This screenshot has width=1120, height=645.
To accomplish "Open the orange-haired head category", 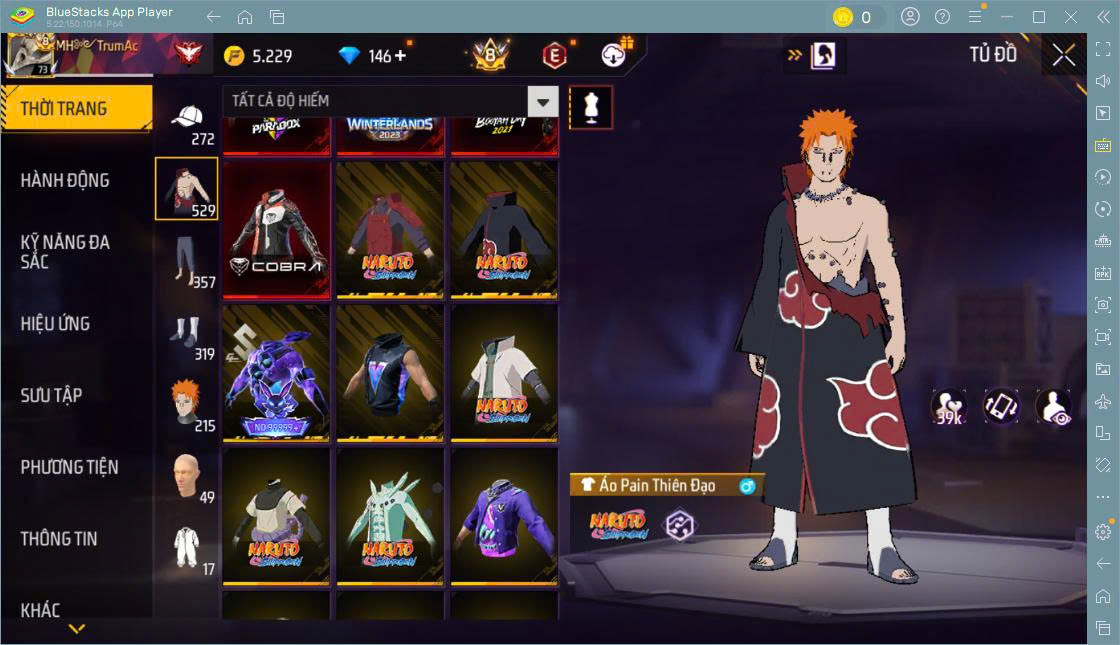I will click(186, 403).
